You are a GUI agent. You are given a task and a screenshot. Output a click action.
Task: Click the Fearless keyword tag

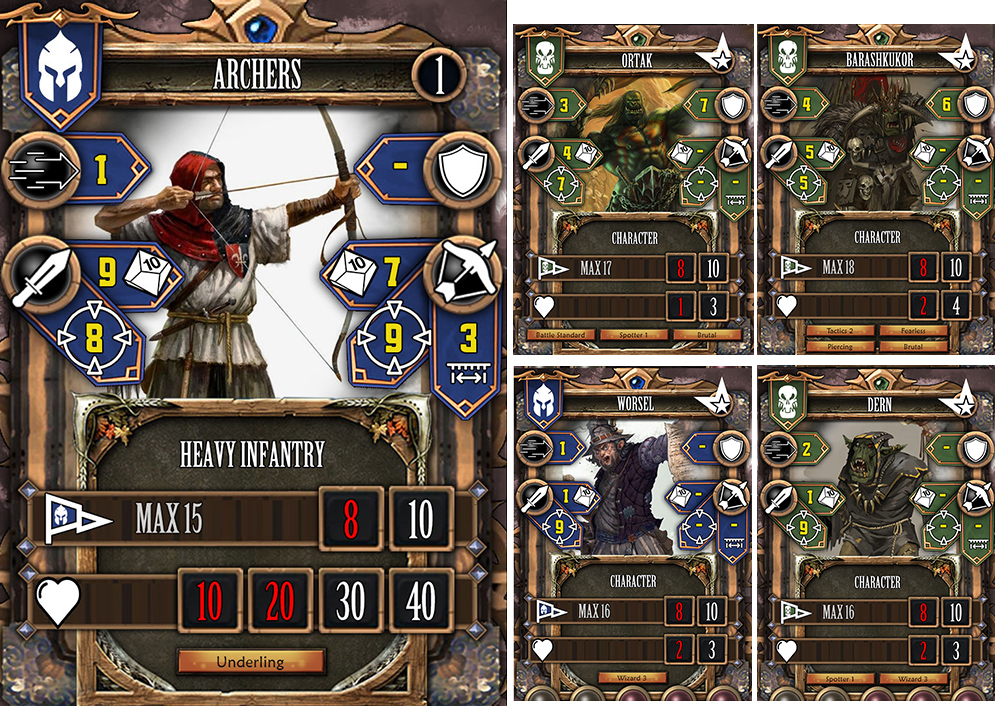pyautogui.click(x=912, y=331)
